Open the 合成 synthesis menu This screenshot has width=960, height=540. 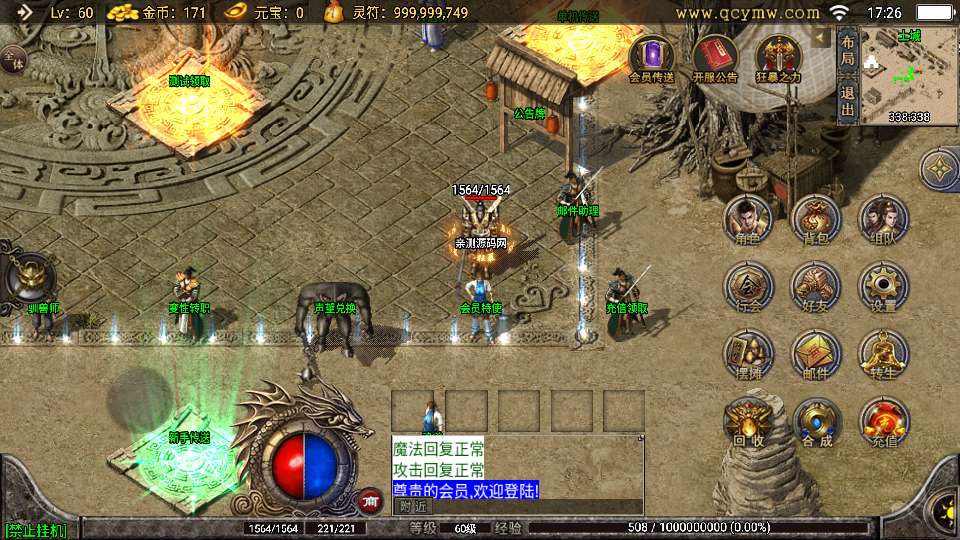[816, 422]
